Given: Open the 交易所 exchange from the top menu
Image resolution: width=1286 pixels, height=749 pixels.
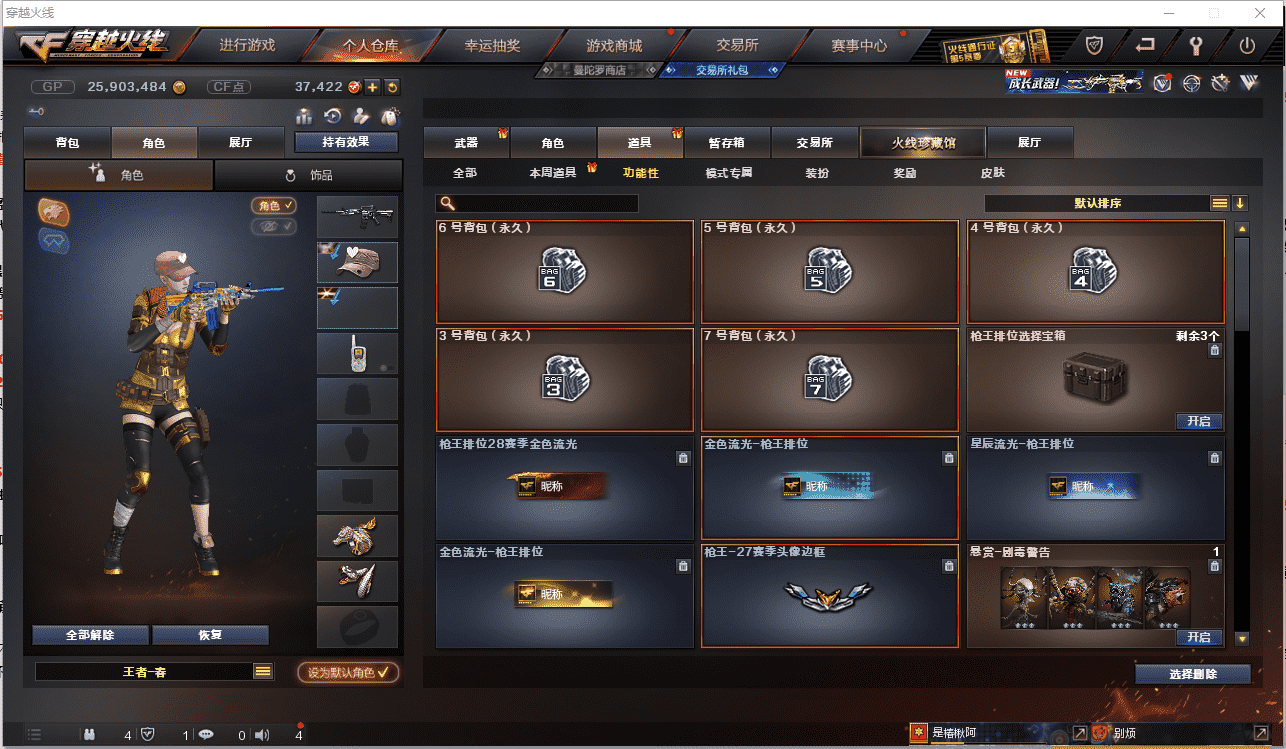Looking at the screenshot, I should pos(737,45).
